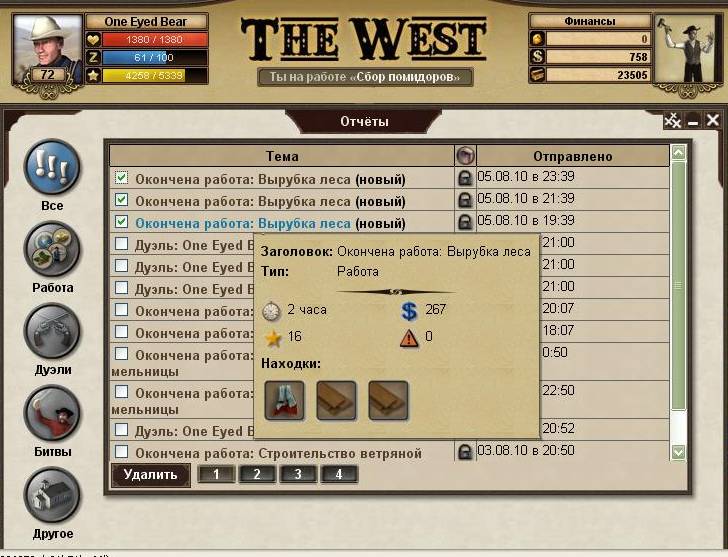
Task: Show all reports with the Все filter
Action: 51,167
